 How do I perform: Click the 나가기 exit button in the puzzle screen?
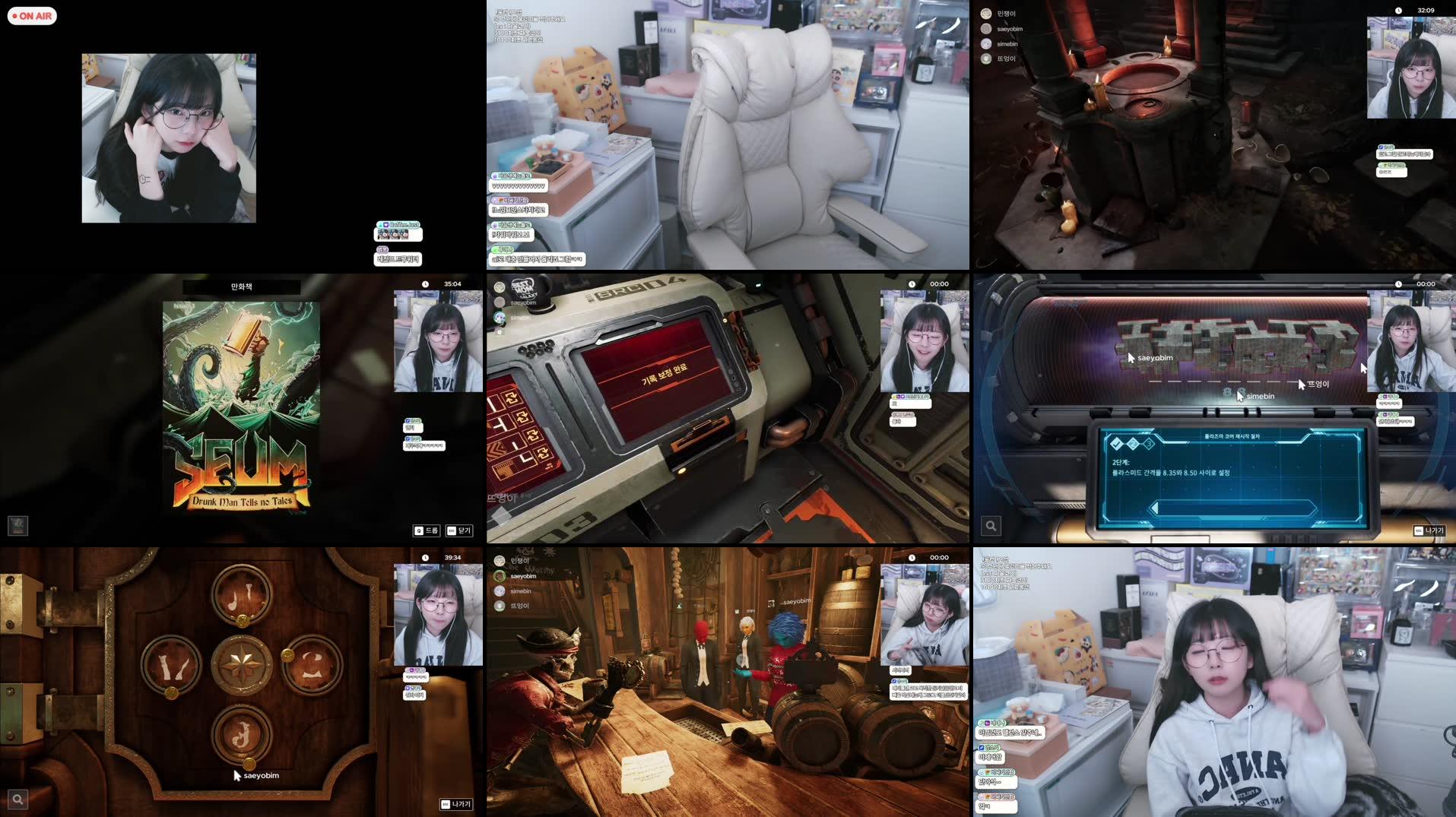click(455, 803)
